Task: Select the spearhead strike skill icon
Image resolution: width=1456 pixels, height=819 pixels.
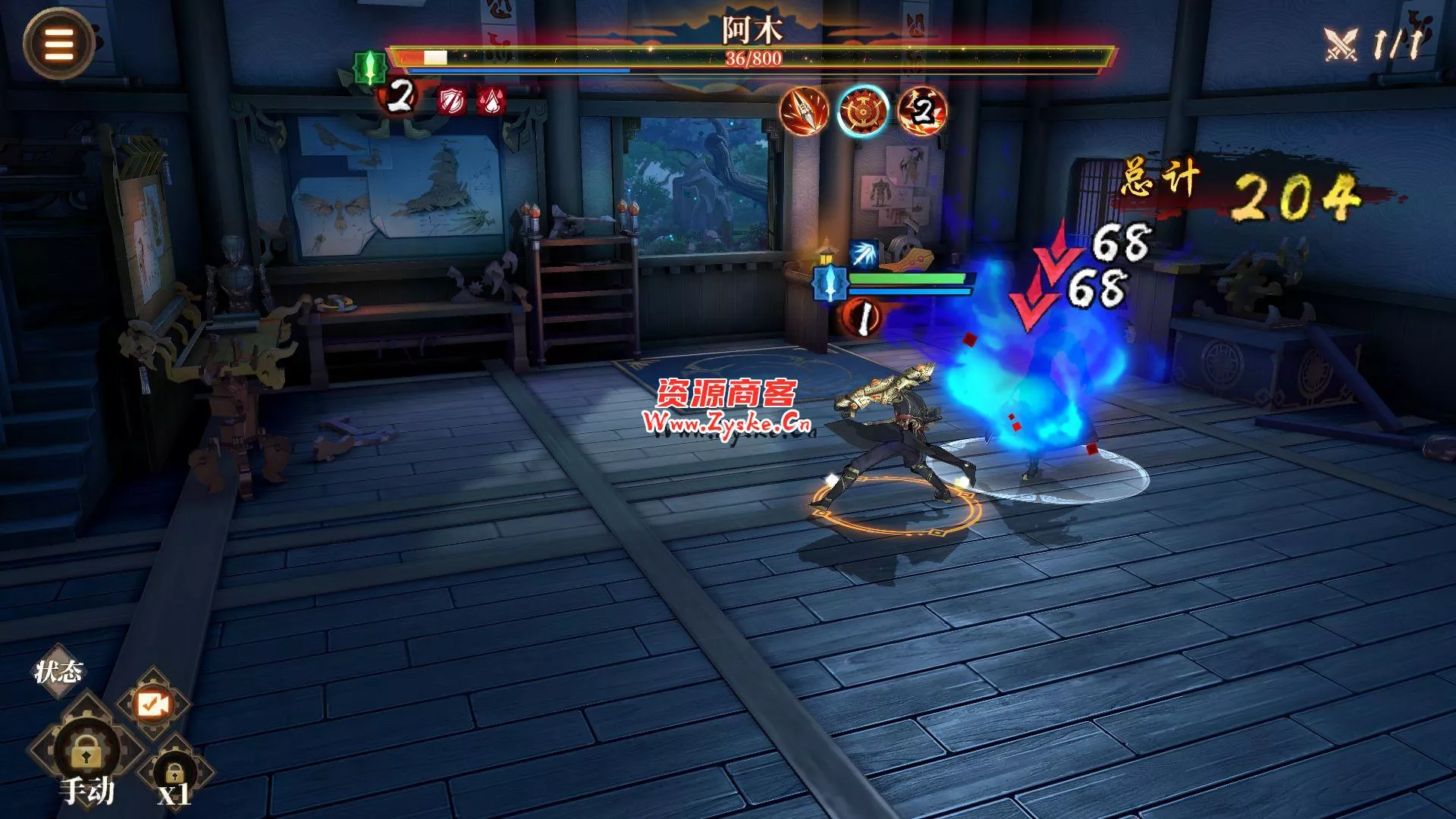Action: (x=804, y=111)
